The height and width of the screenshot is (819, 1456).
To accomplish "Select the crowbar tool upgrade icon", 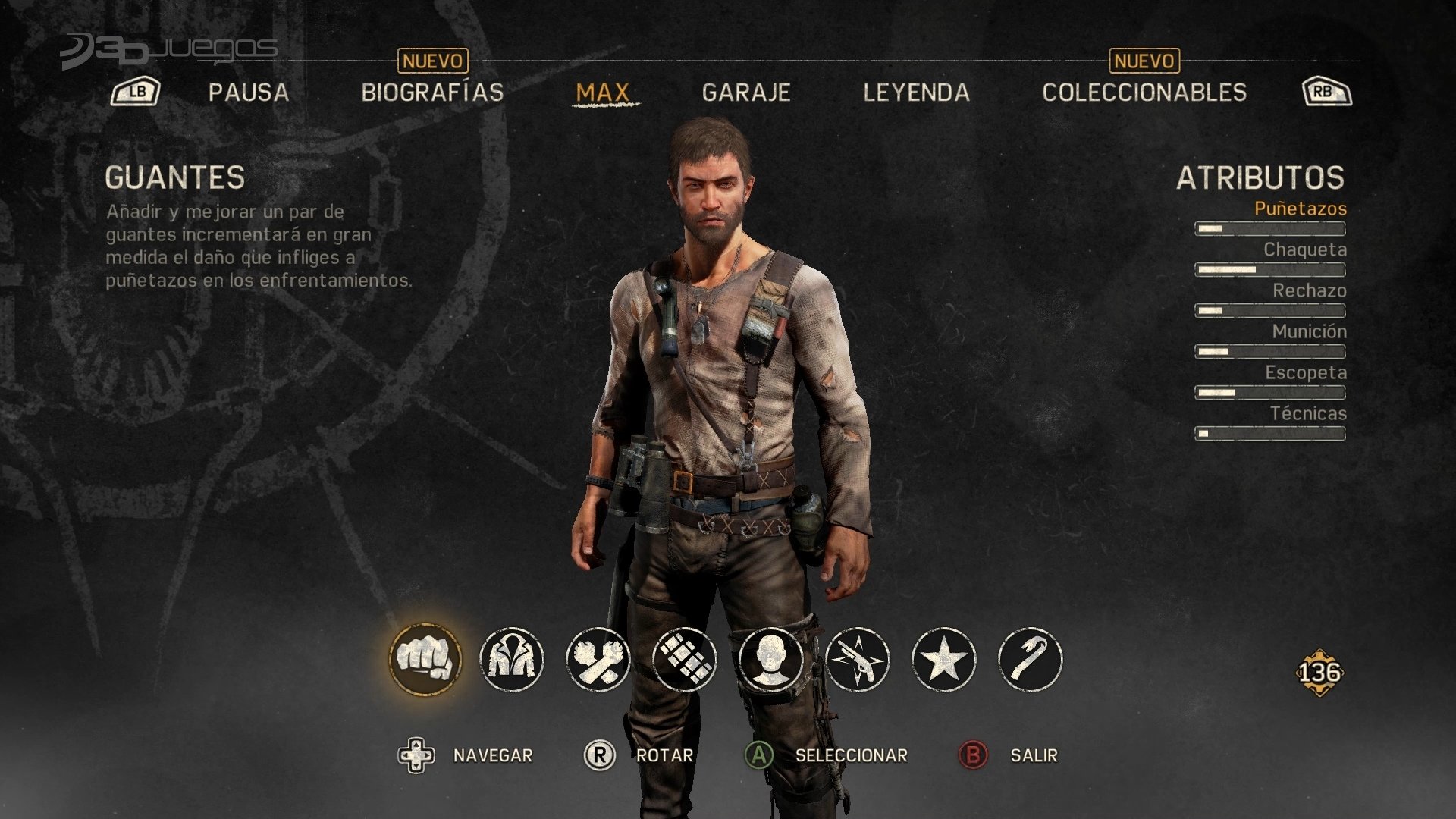I will pos(1031,659).
